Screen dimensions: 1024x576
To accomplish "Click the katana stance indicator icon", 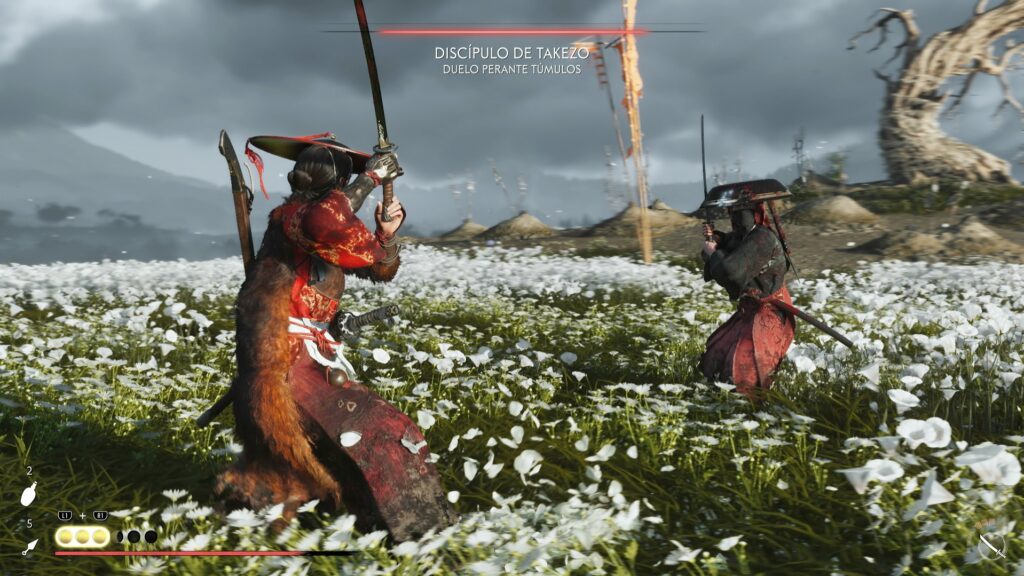I will (x=991, y=545).
